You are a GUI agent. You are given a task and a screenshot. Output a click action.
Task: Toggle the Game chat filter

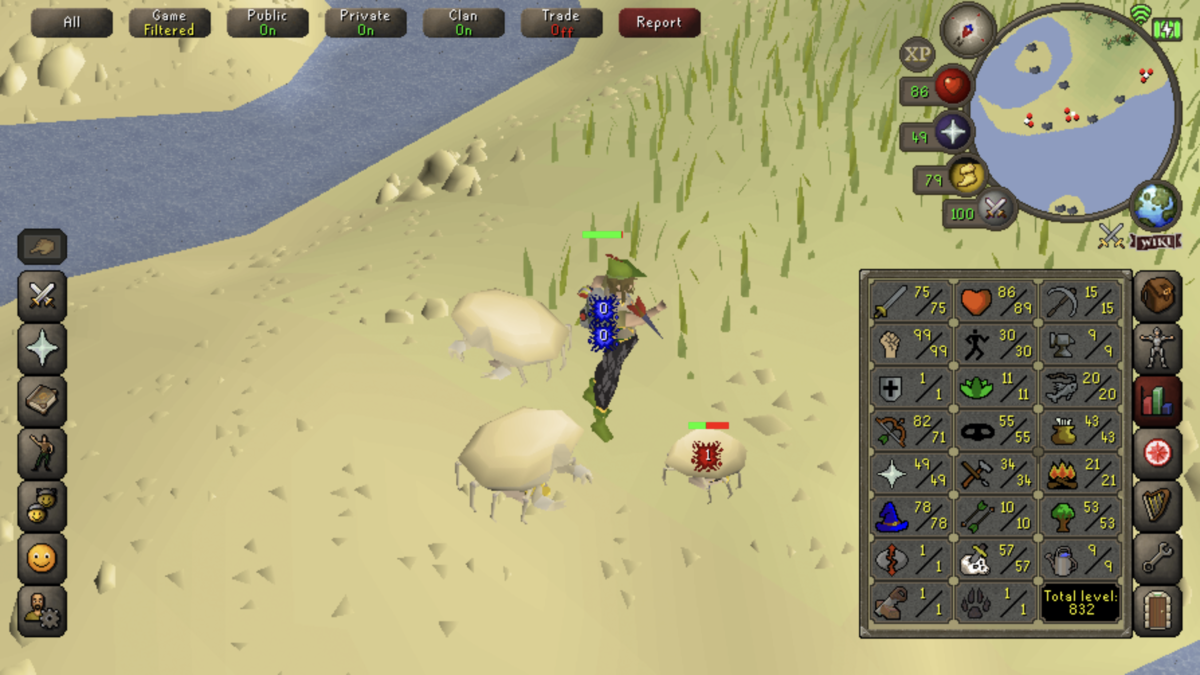pyautogui.click(x=169, y=22)
